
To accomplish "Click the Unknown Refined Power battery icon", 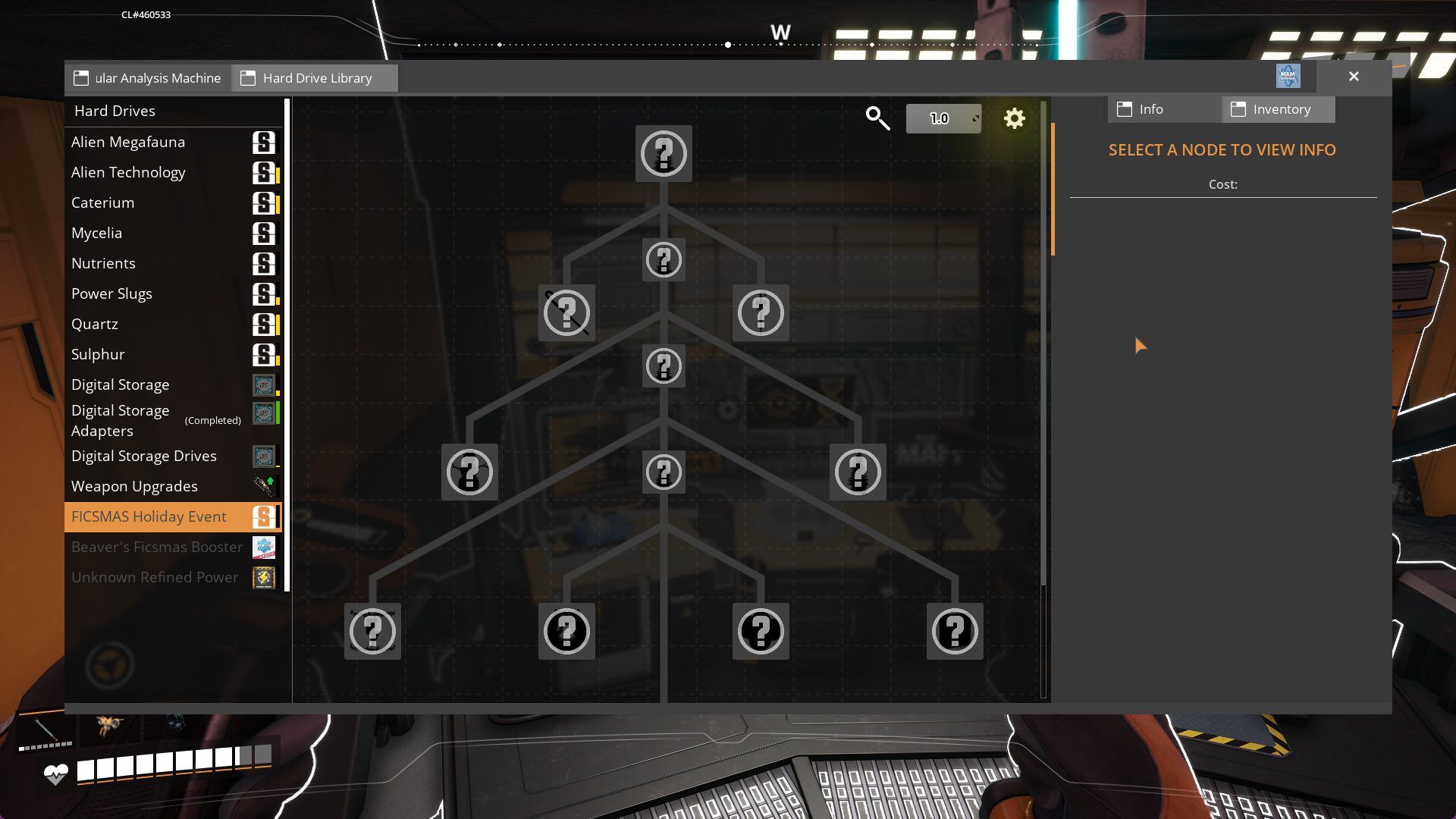I will pyautogui.click(x=264, y=577).
